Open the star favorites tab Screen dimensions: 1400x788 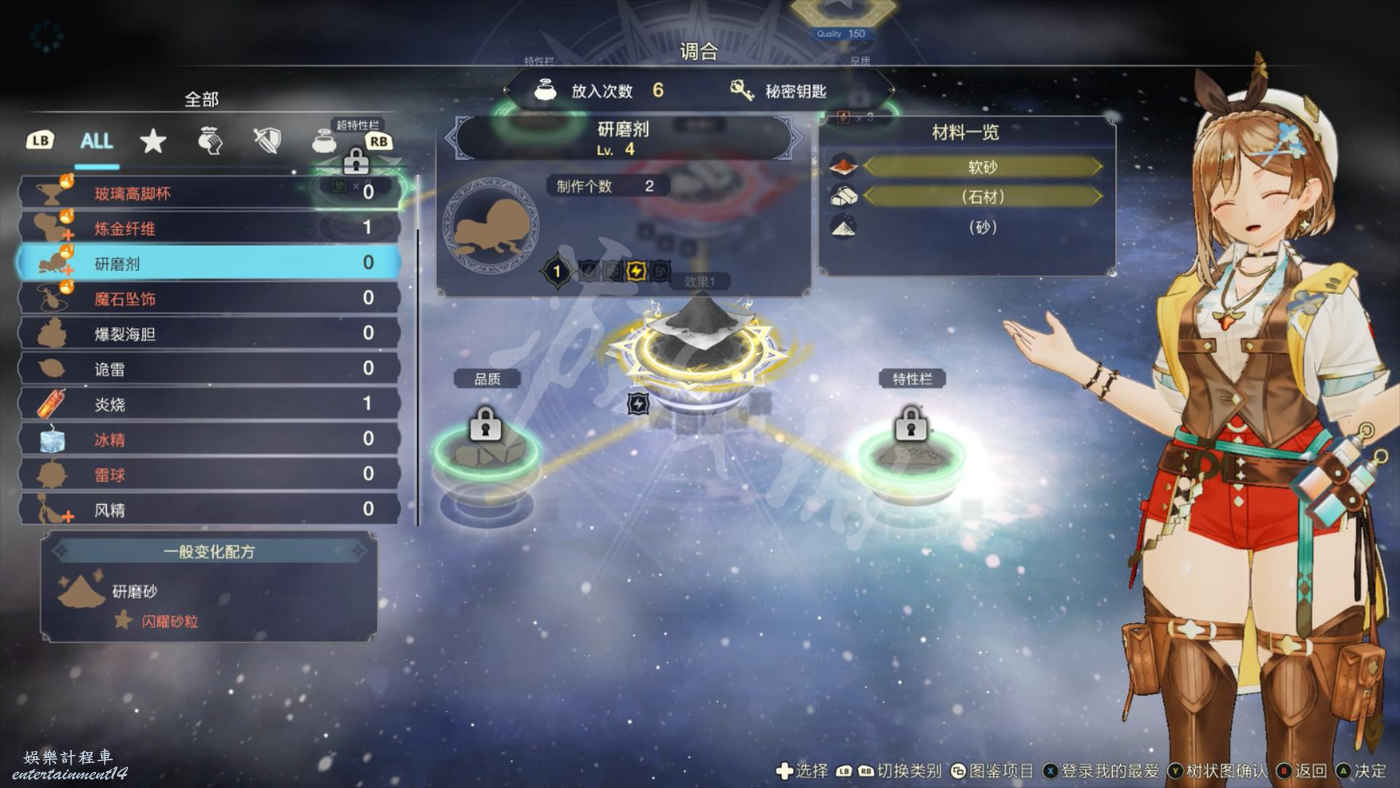click(x=152, y=141)
